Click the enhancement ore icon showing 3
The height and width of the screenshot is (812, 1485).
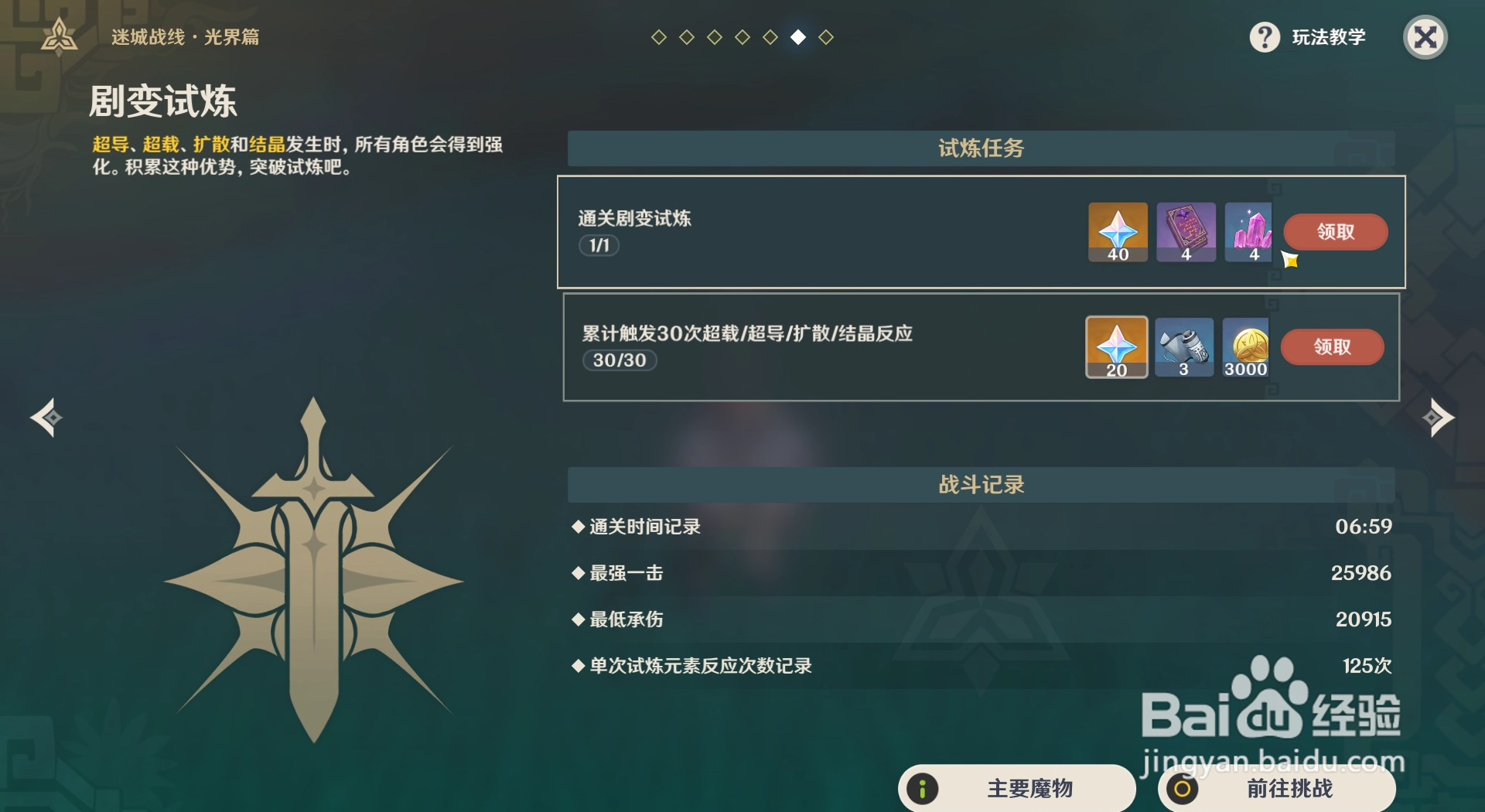pos(1185,346)
